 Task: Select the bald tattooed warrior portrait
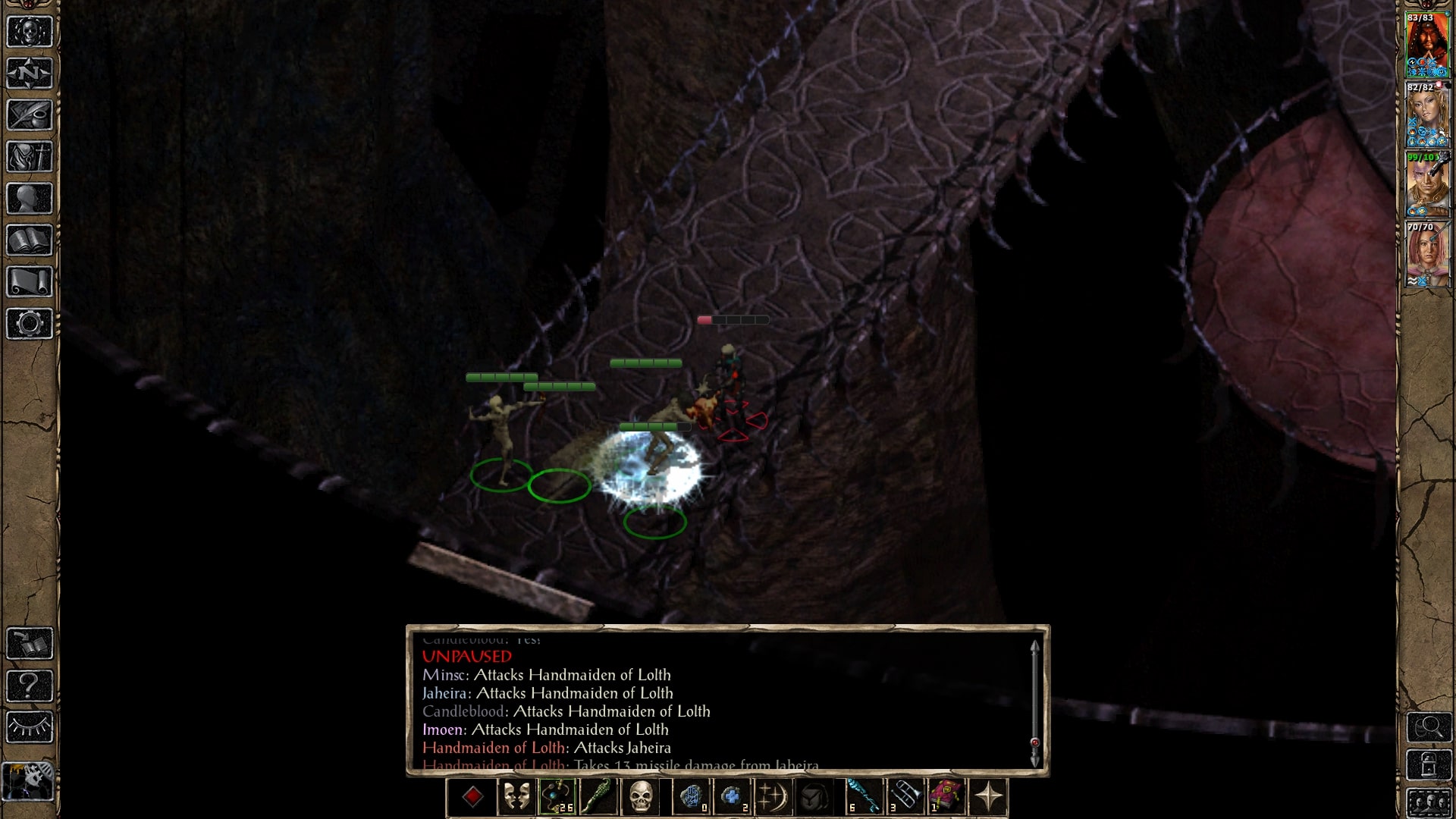tap(1427, 185)
